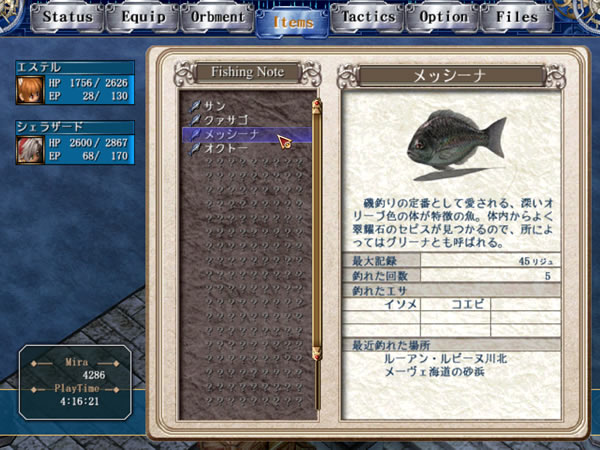This screenshot has height=450, width=600.
Task: Select the オクトー fish entry
Action: tap(225, 147)
